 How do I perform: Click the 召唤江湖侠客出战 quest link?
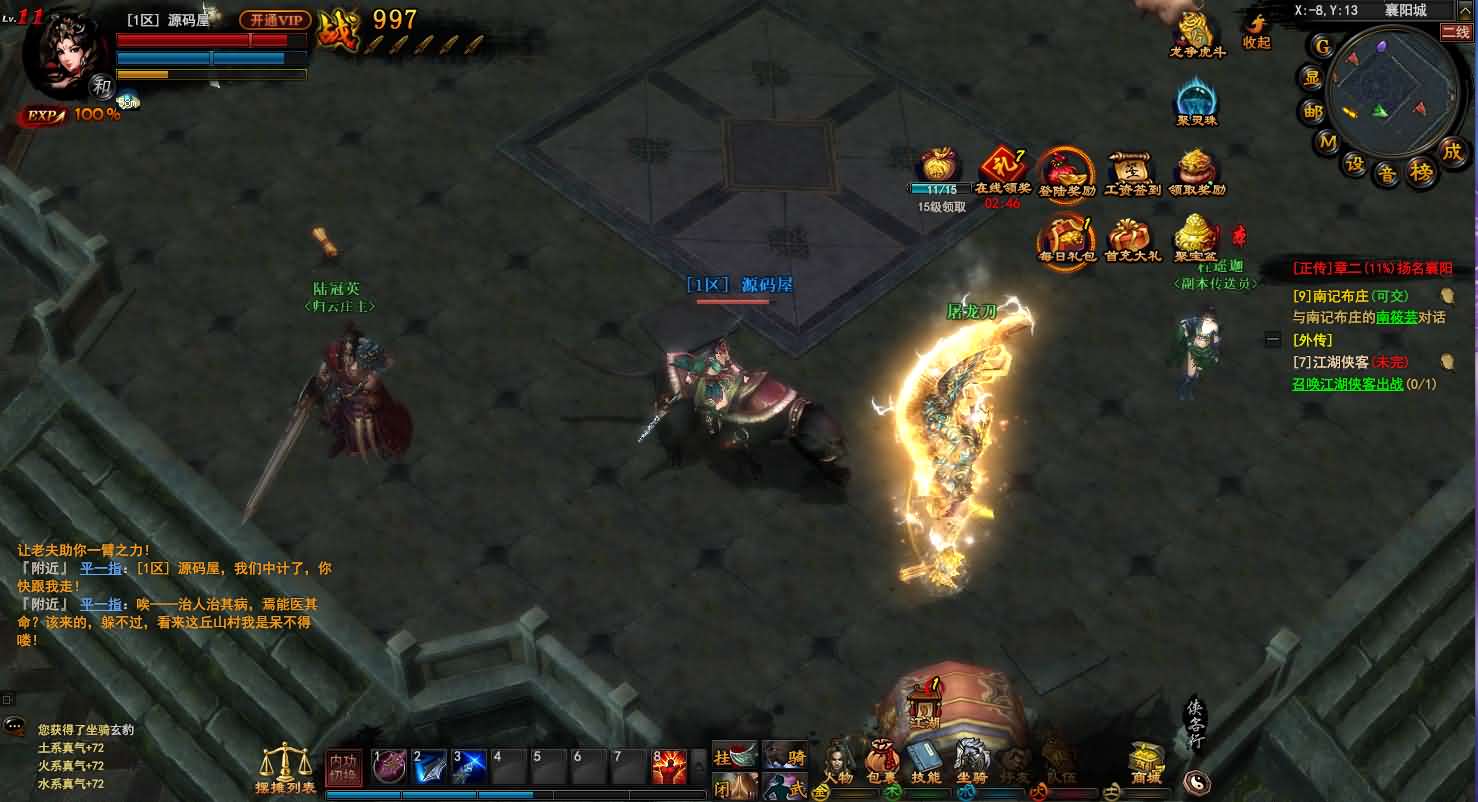click(x=1347, y=384)
